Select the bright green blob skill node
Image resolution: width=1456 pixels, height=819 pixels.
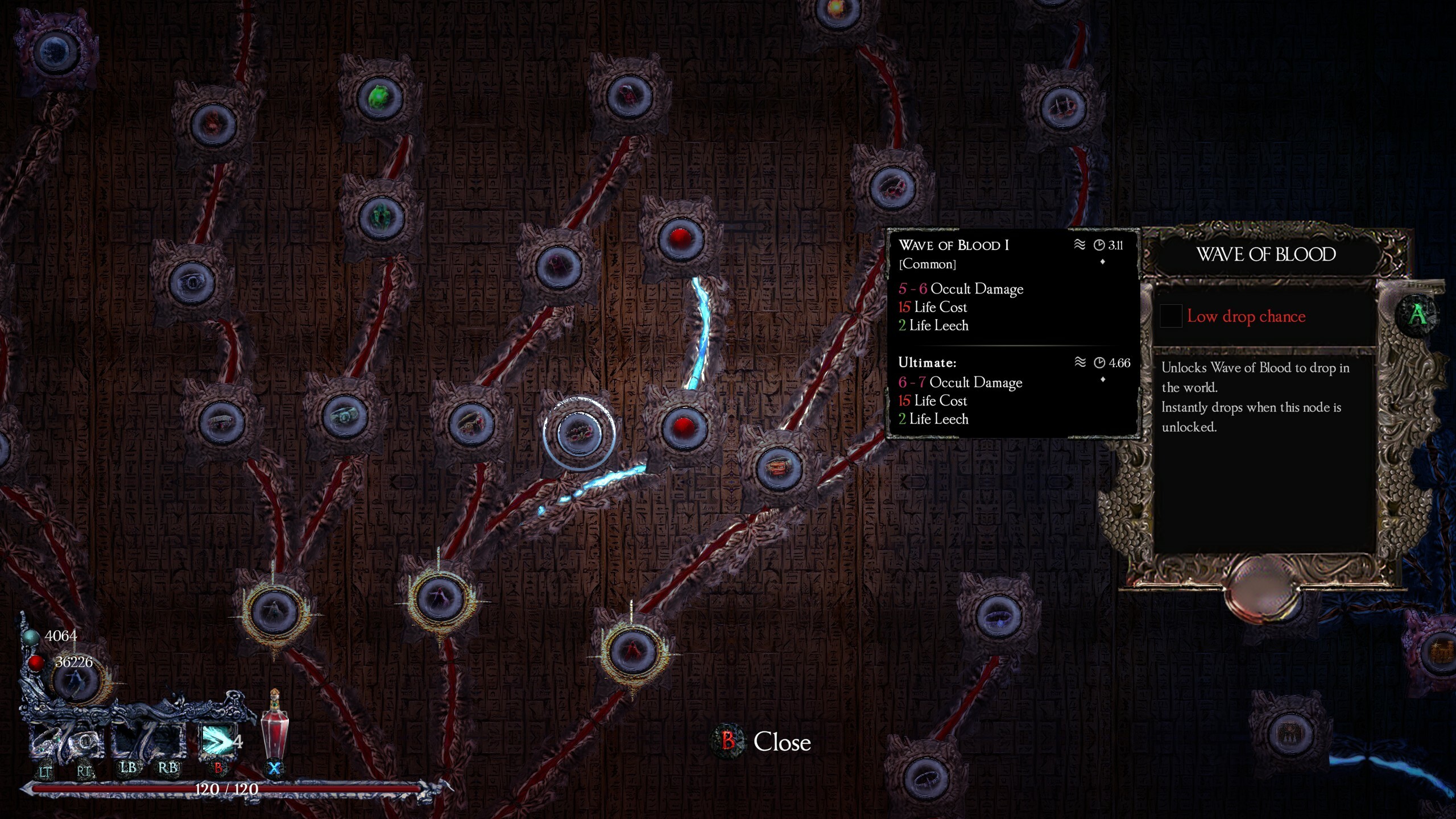pos(379,98)
